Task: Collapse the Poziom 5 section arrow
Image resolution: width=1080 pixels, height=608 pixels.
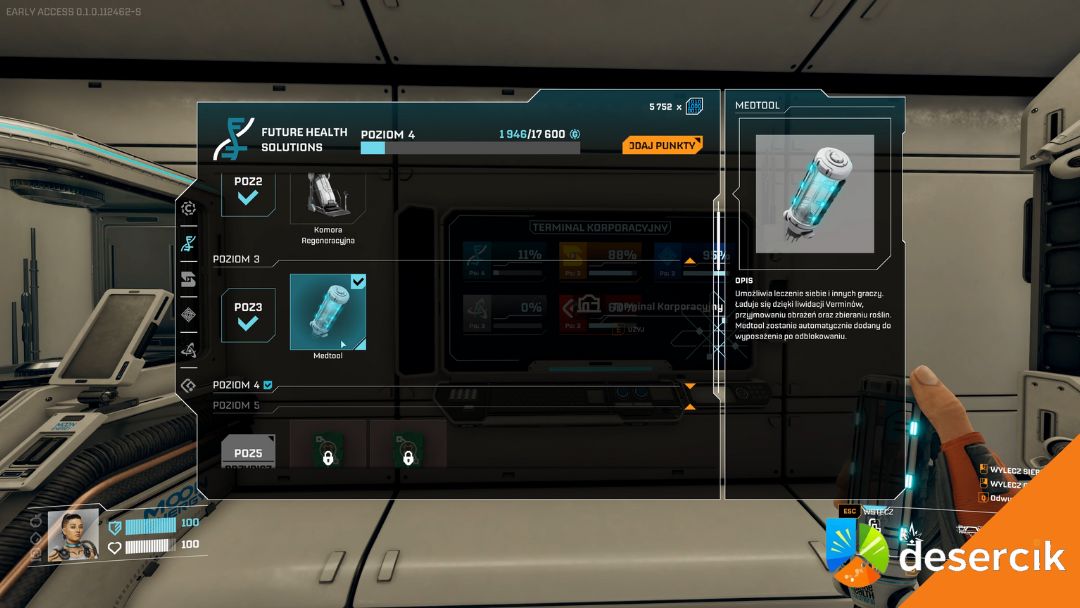Action: click(x=689, y=407)
